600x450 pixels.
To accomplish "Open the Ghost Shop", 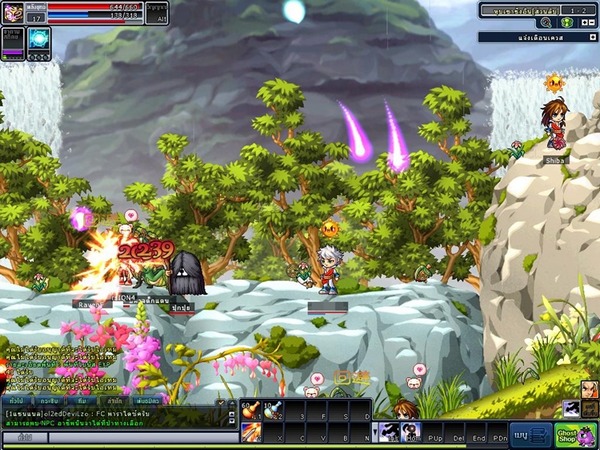I will [576, 435].
